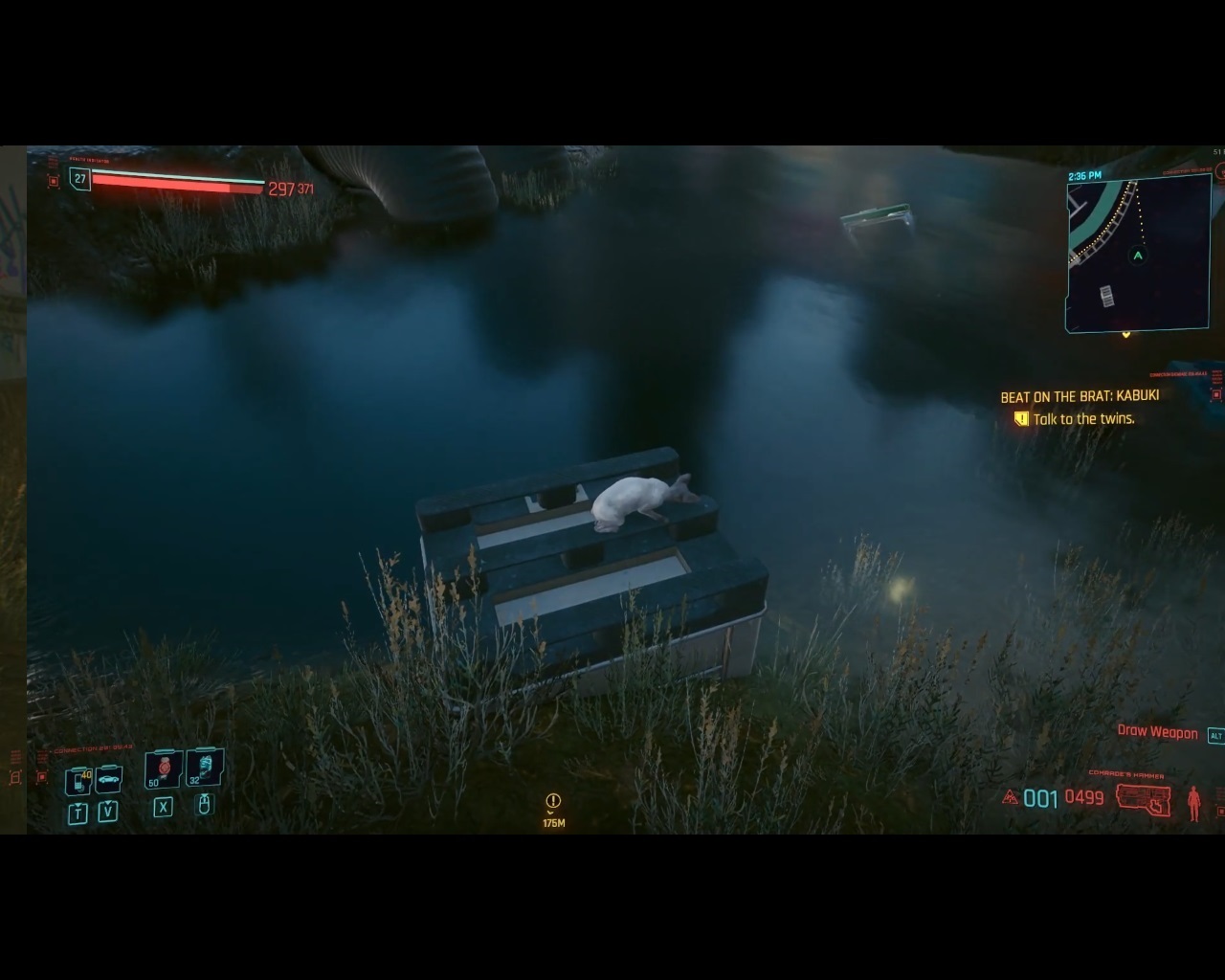Image resolution: width=1225 pixels, height=980 pixels.
Task: Use the red grenade quick slot
Action: click(x=164, y=768)
